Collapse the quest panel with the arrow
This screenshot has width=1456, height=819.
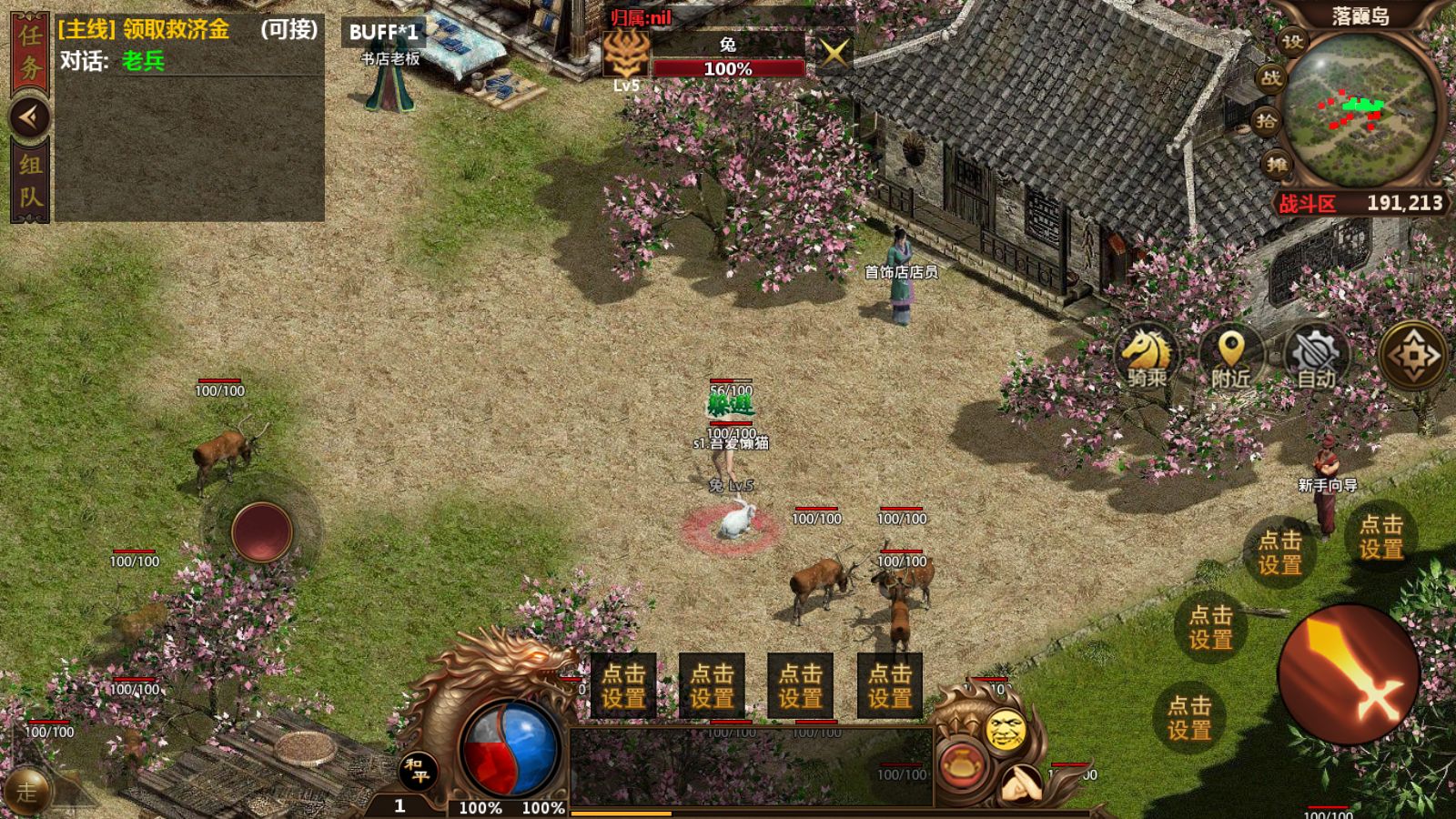[30, 116]
